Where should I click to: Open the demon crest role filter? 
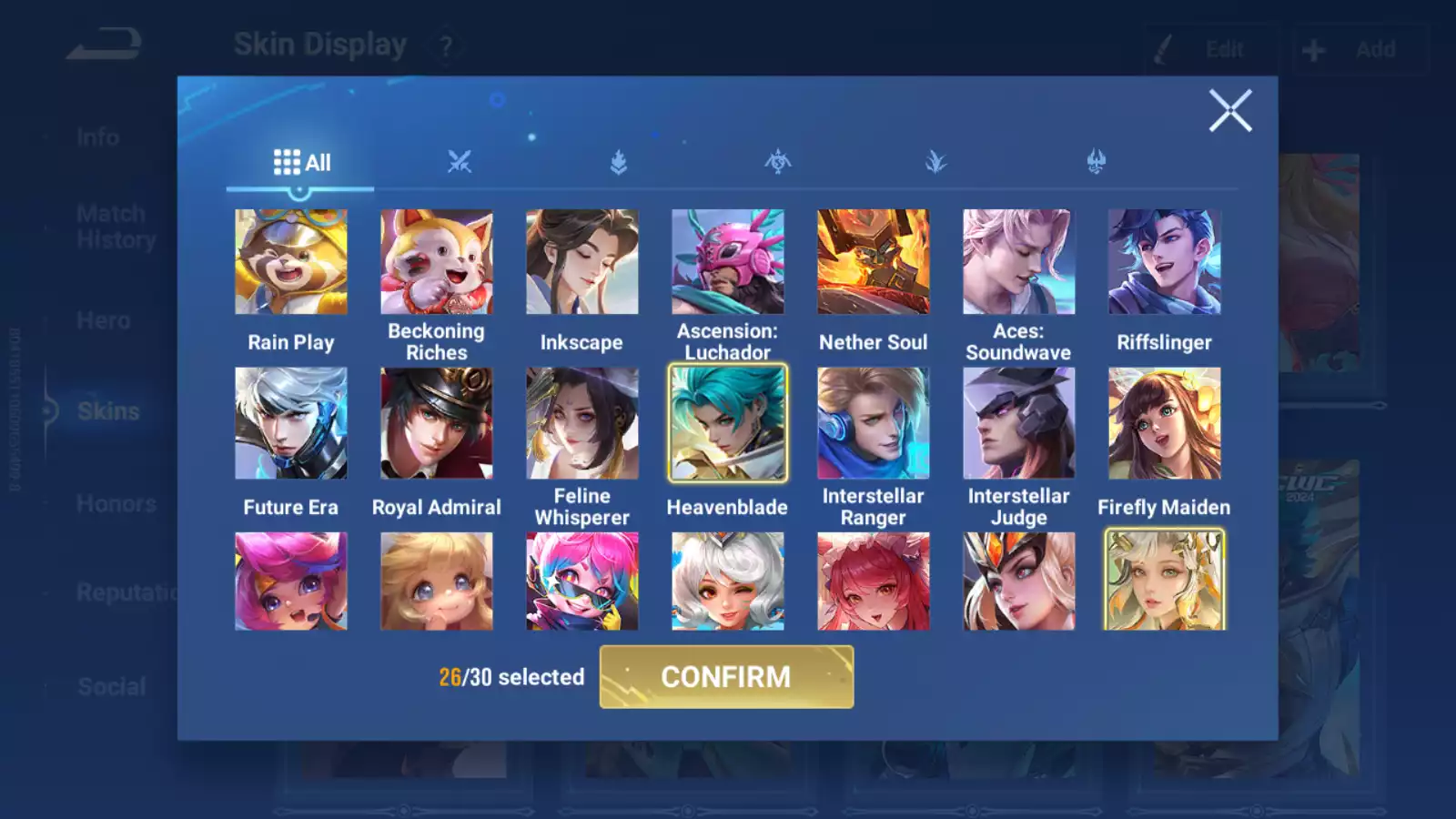coord(1097,162)
